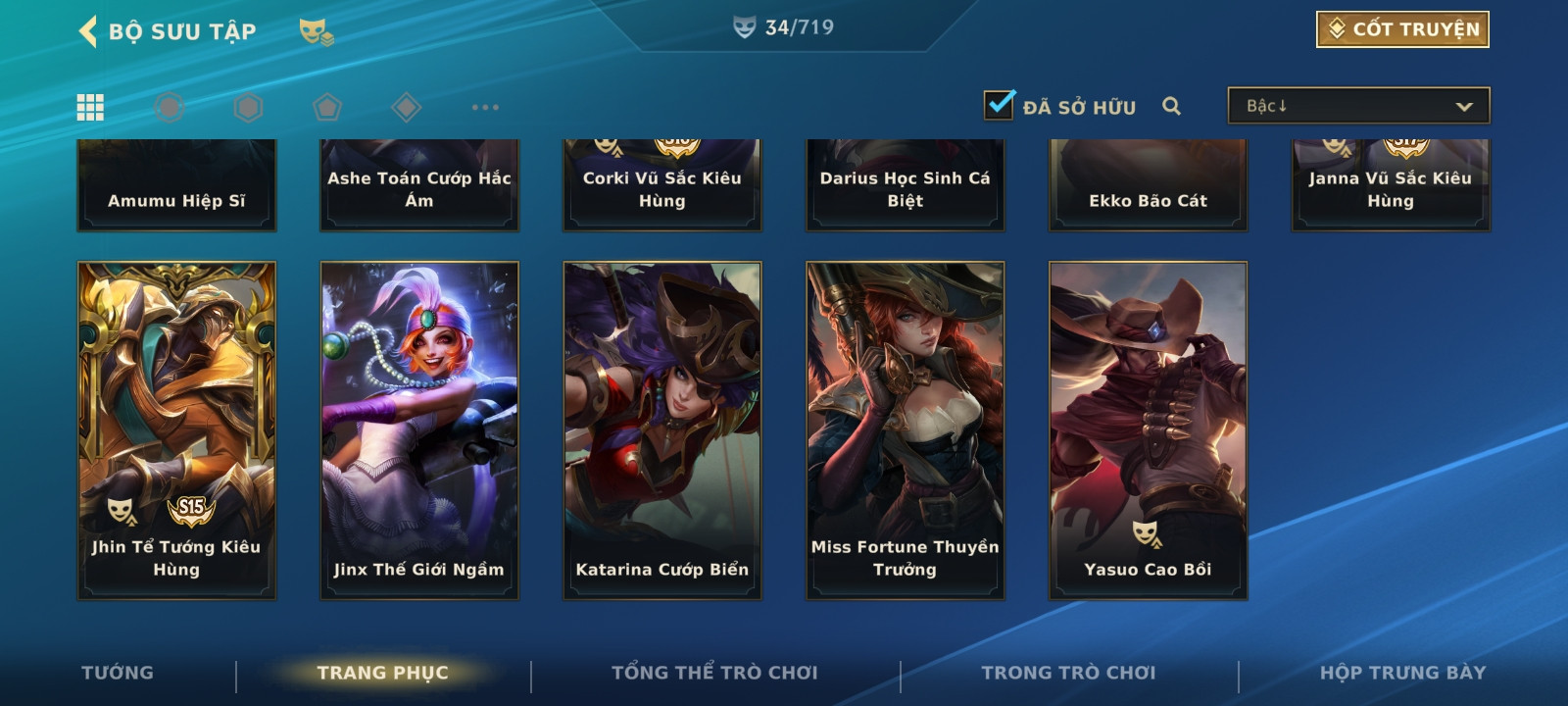Click the mask and coins icon
The height and width of the screenshot is (706, 1568).
(316, 32)
